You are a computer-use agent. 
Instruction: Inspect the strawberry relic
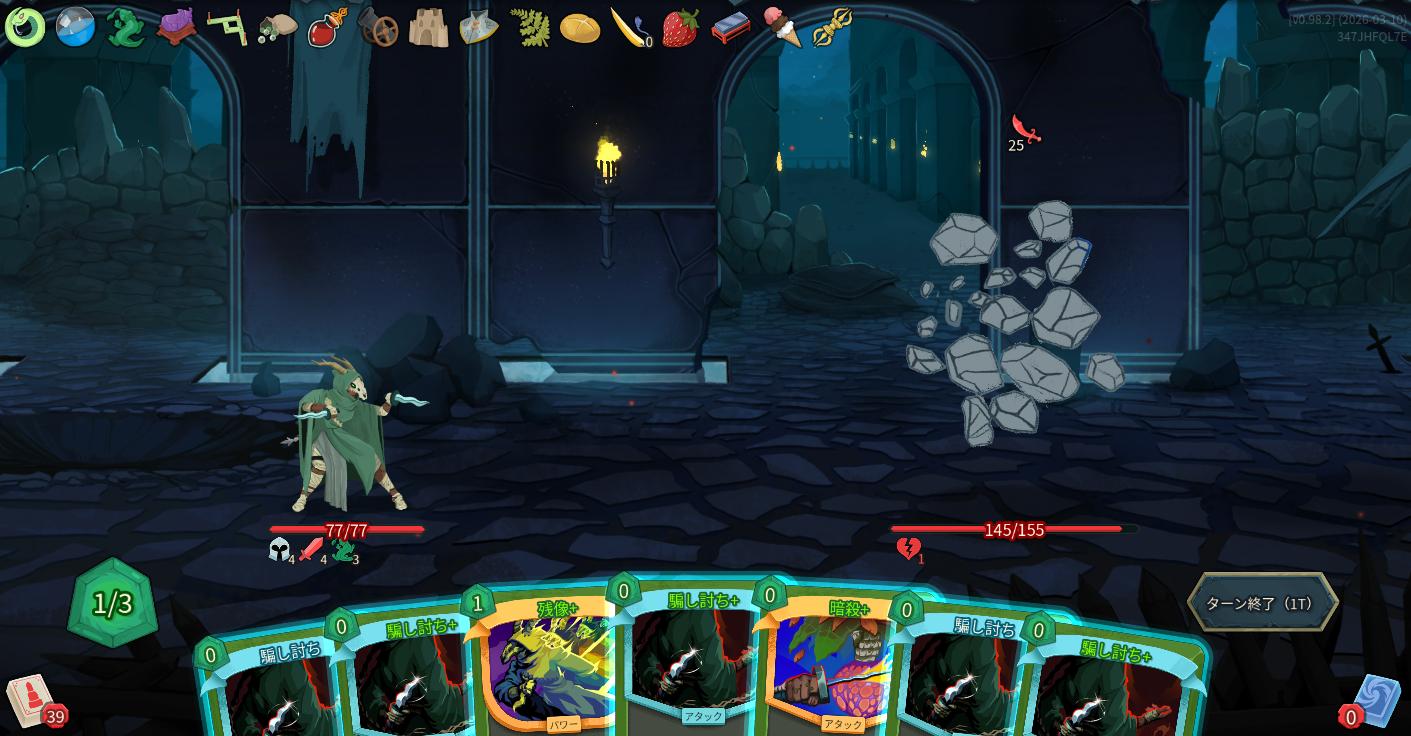[x=680, y=28]
